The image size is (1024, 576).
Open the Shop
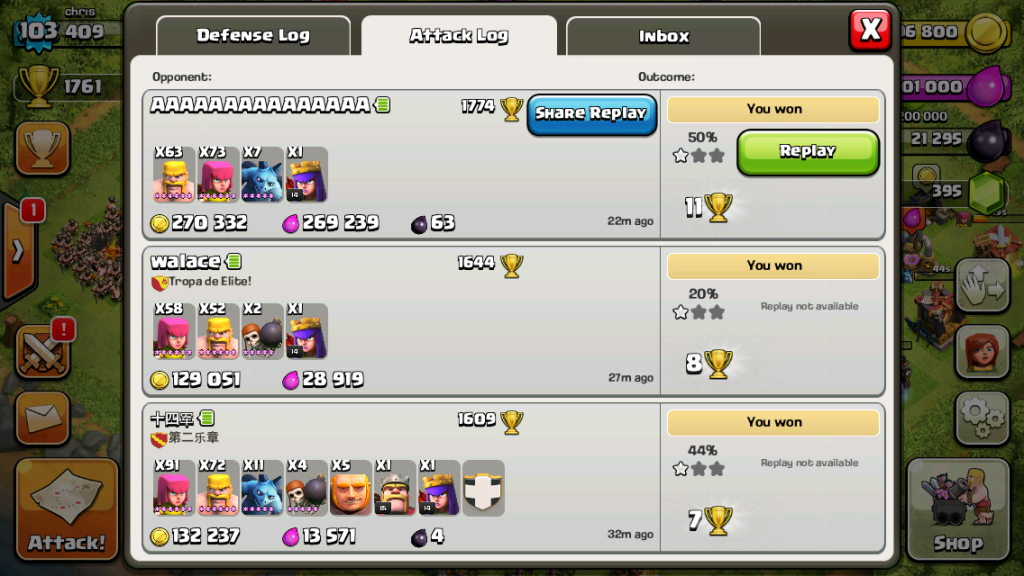click(x=958, y=510)
